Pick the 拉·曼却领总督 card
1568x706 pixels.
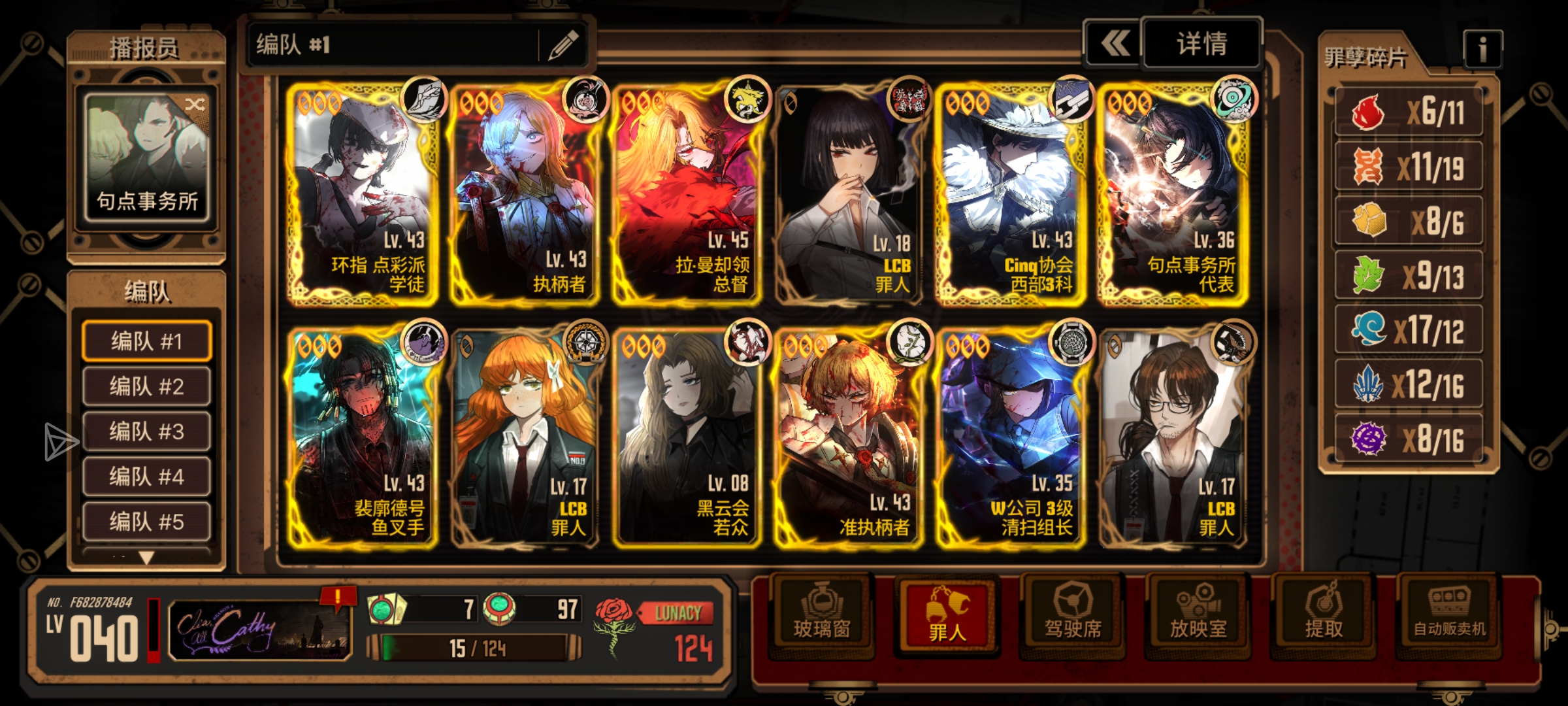click(x=686, y=193)
